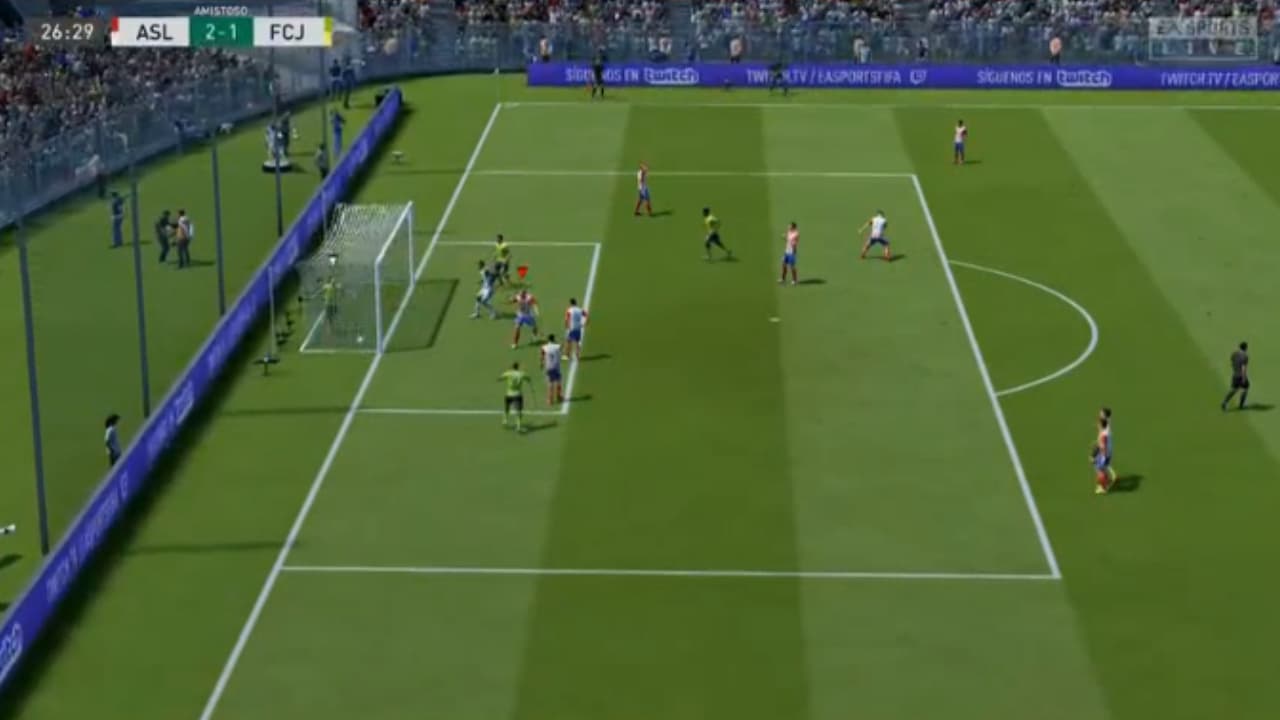
Task: Select the ASL team name on the scoreboard
Action: click(155, 30)
